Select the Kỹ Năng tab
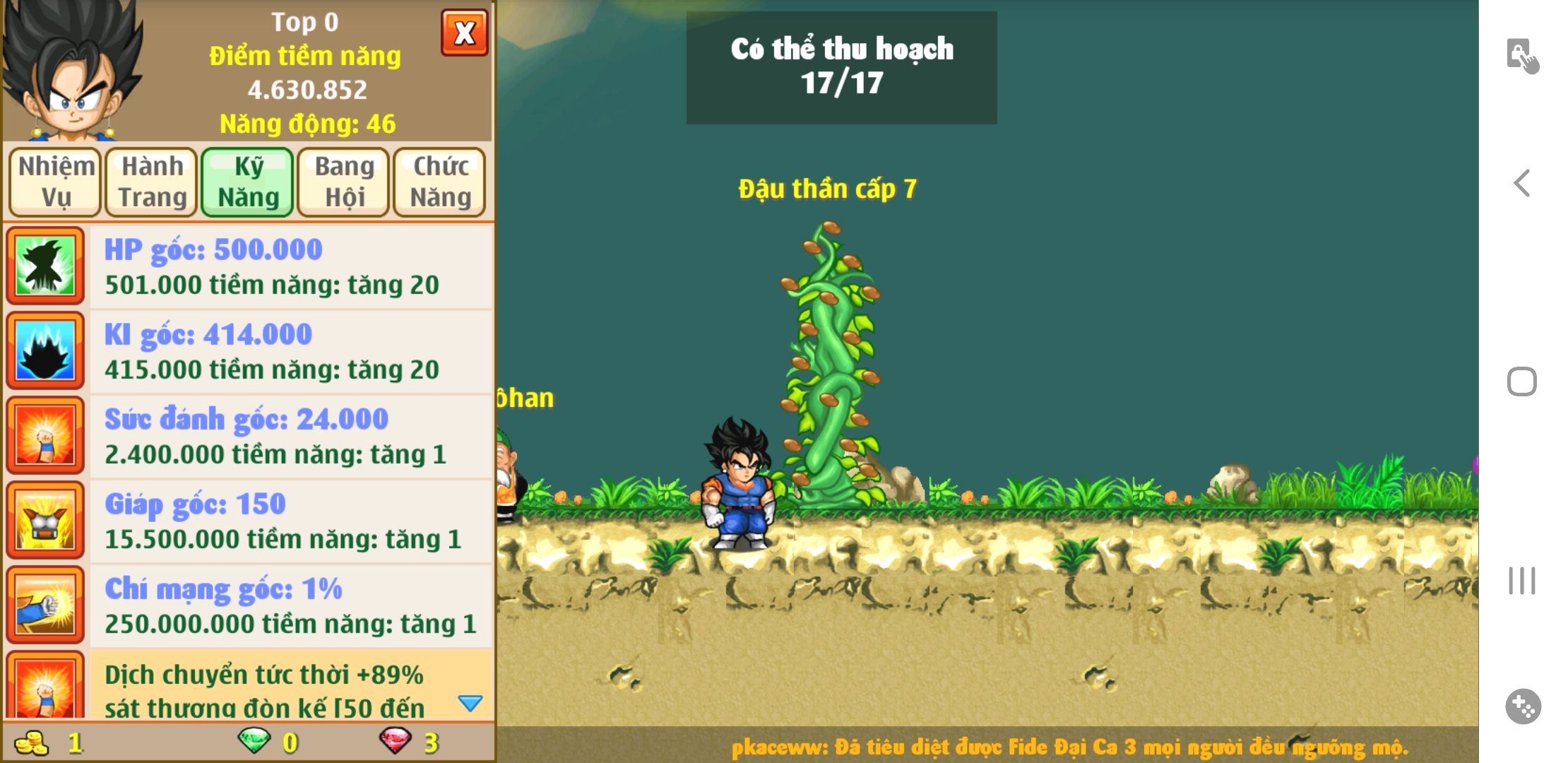 point(248,182)
